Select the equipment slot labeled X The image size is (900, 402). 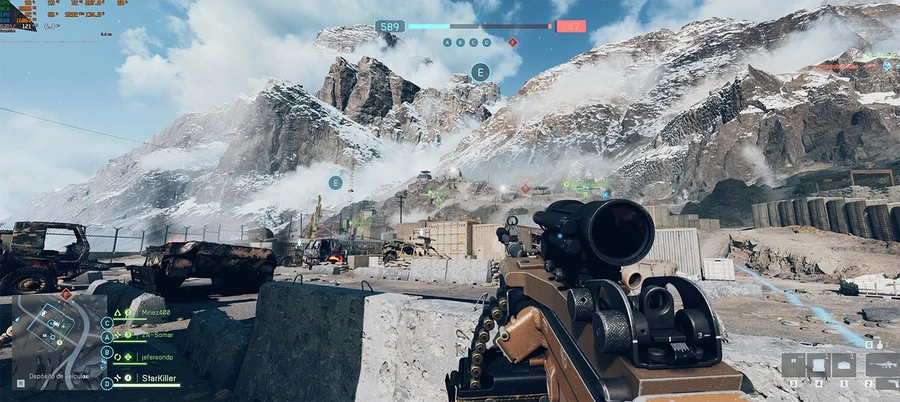point(843,365)
